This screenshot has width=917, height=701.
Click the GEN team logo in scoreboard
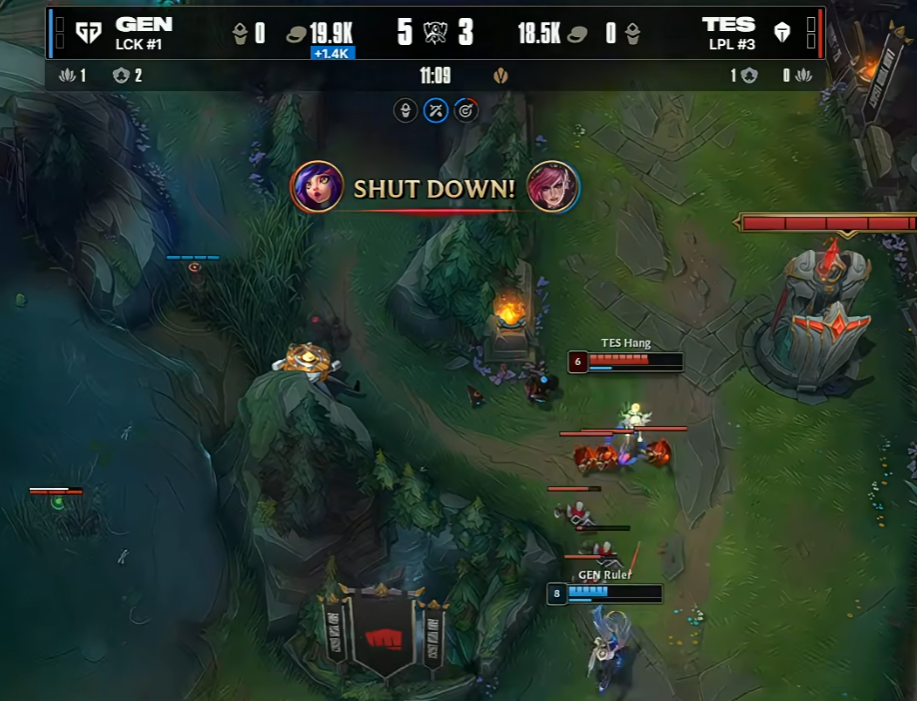point(89,33)
